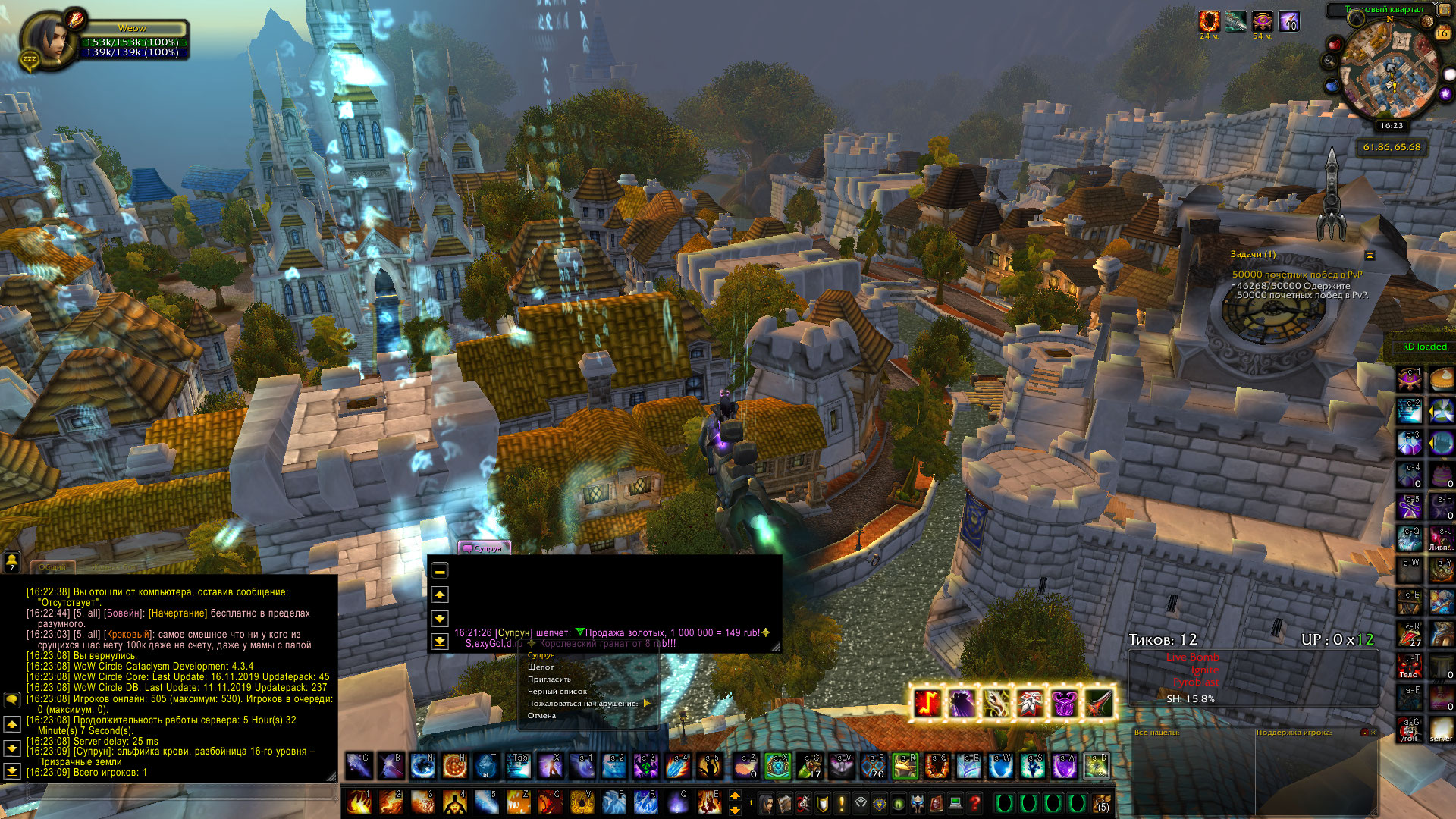Switch to the next action bar page

tap(735, 795)
